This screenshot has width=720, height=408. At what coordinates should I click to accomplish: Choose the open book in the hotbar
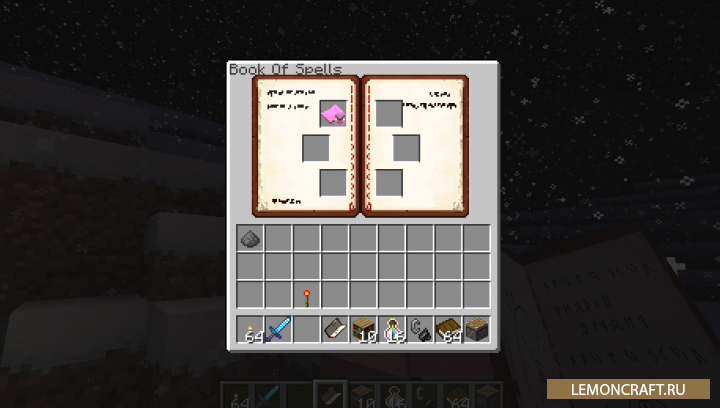tap(334, 329)
